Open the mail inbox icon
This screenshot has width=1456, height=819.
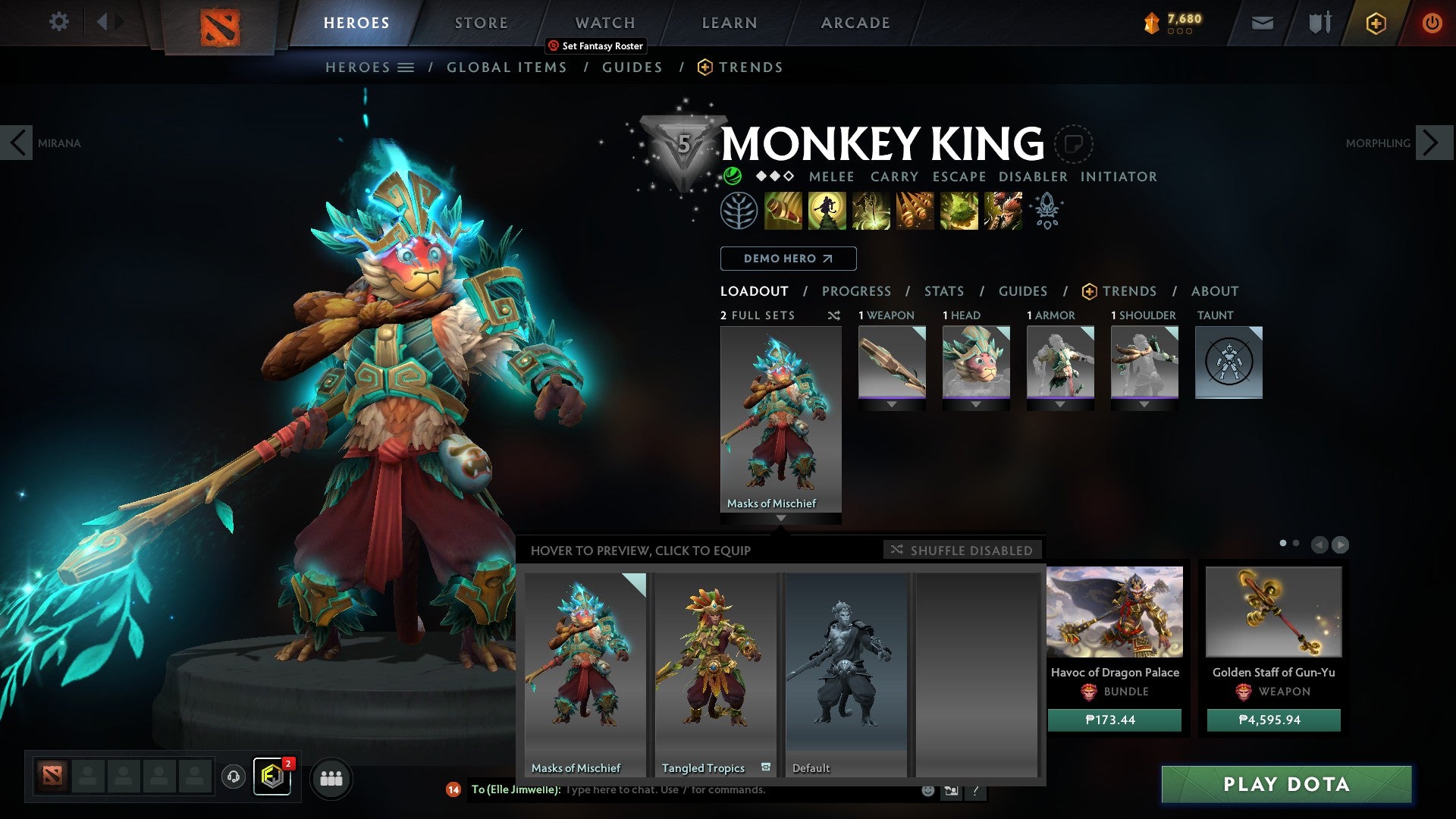tap(1262, 23)
